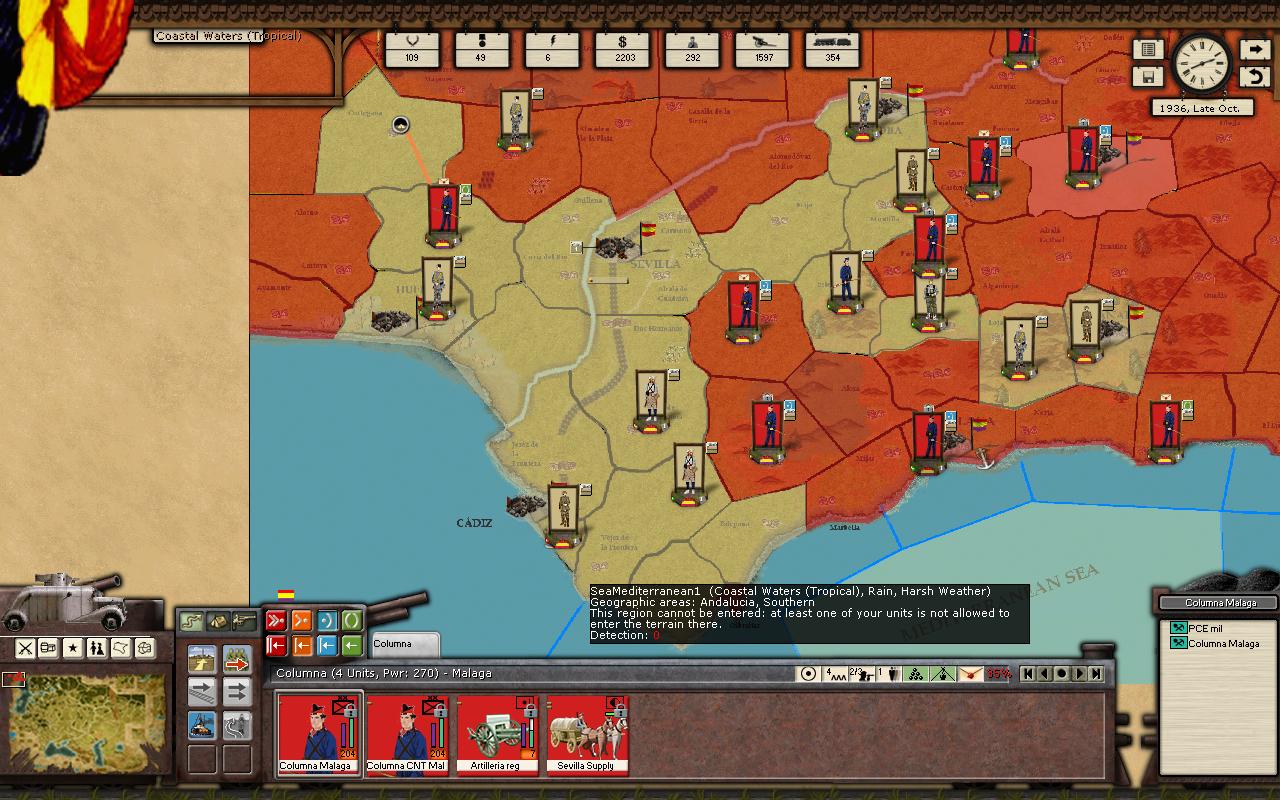Select the Artilleria reg unit card
The width and height of the screenshot is (1280, 800).
tap(496, 735)
